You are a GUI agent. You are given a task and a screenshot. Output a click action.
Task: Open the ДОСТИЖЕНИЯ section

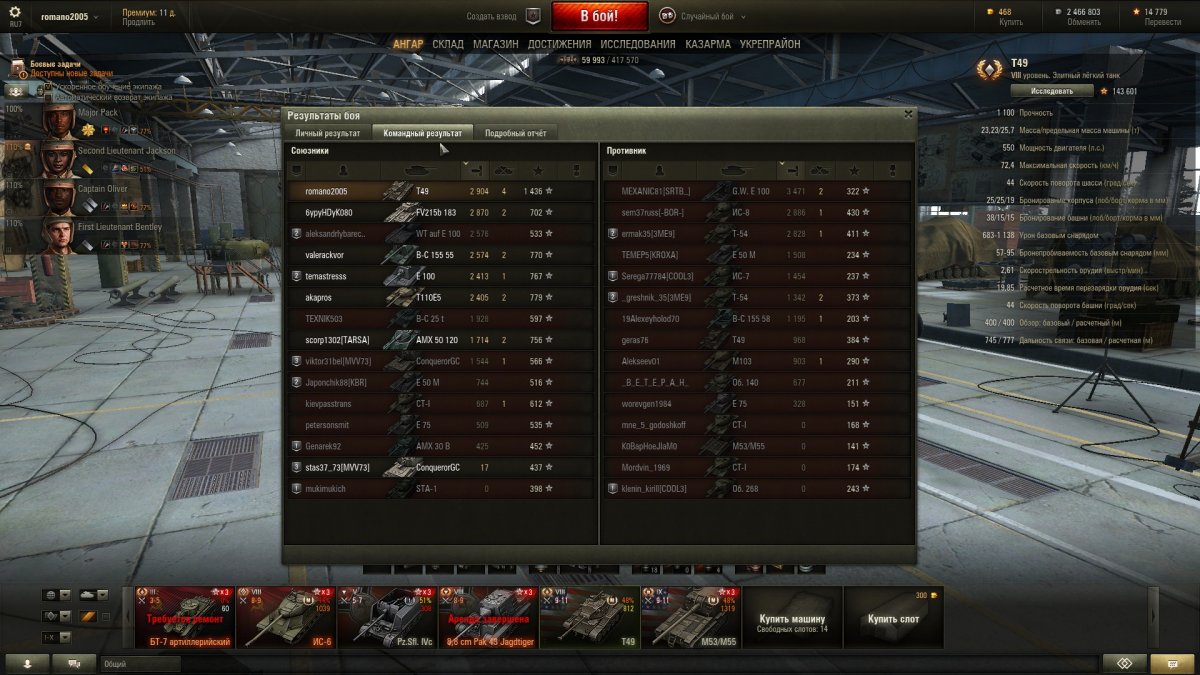coord(559,44)
